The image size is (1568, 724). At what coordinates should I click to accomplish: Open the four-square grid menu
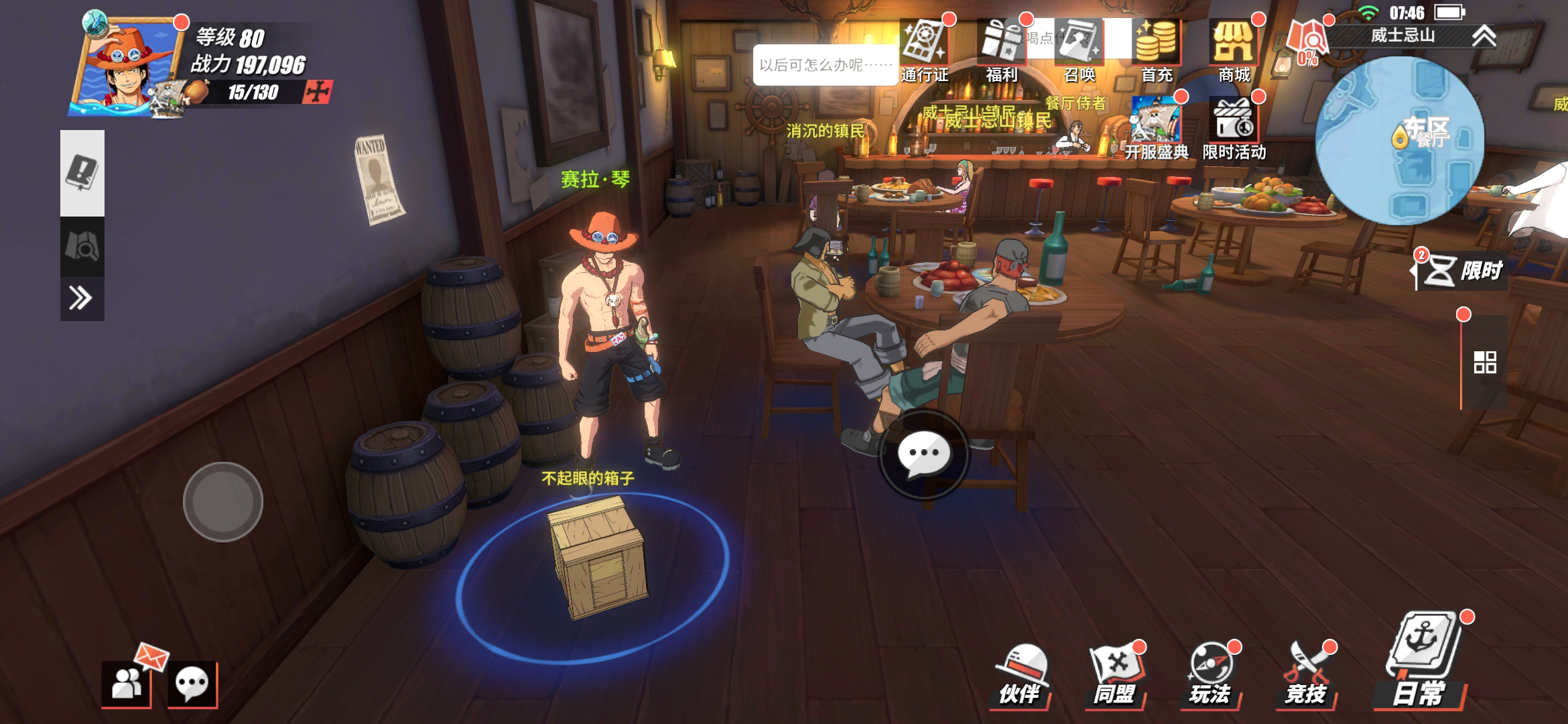(1485, 363)
